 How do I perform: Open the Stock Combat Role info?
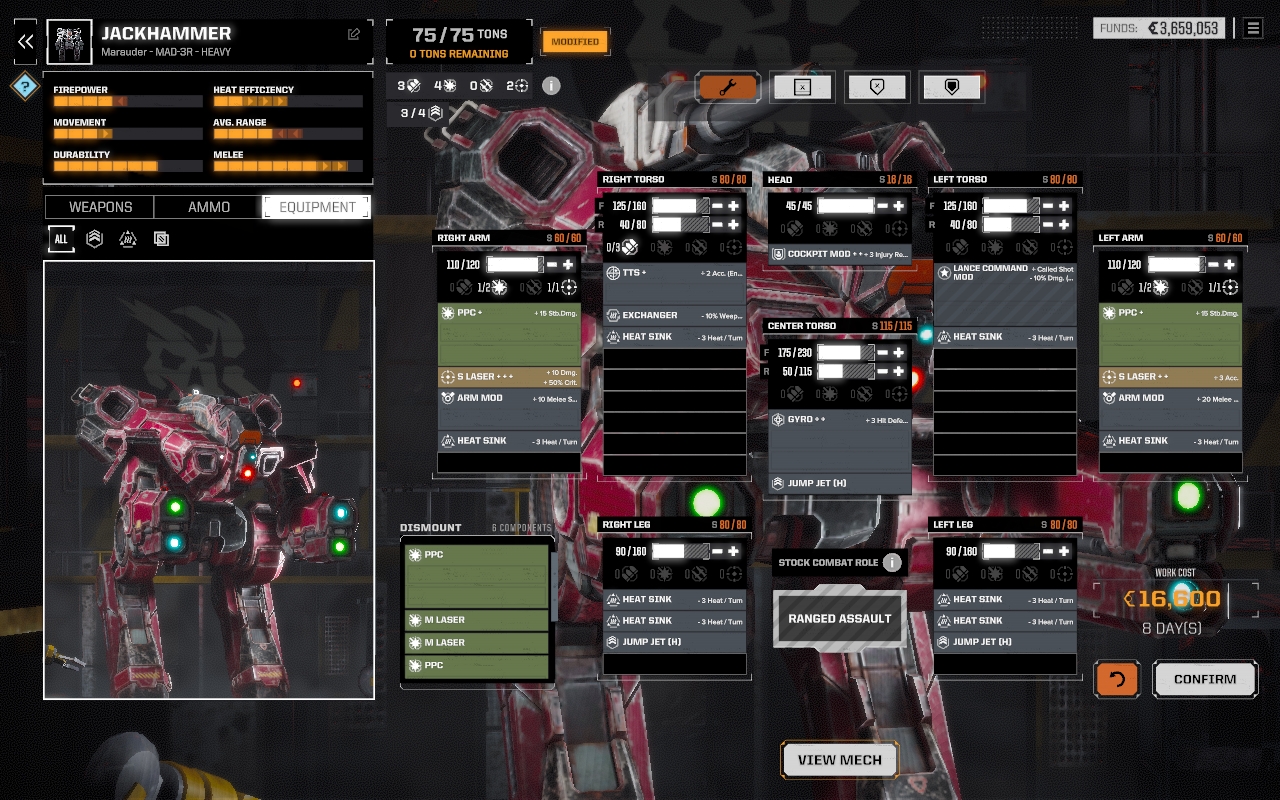tap(892, 562)
